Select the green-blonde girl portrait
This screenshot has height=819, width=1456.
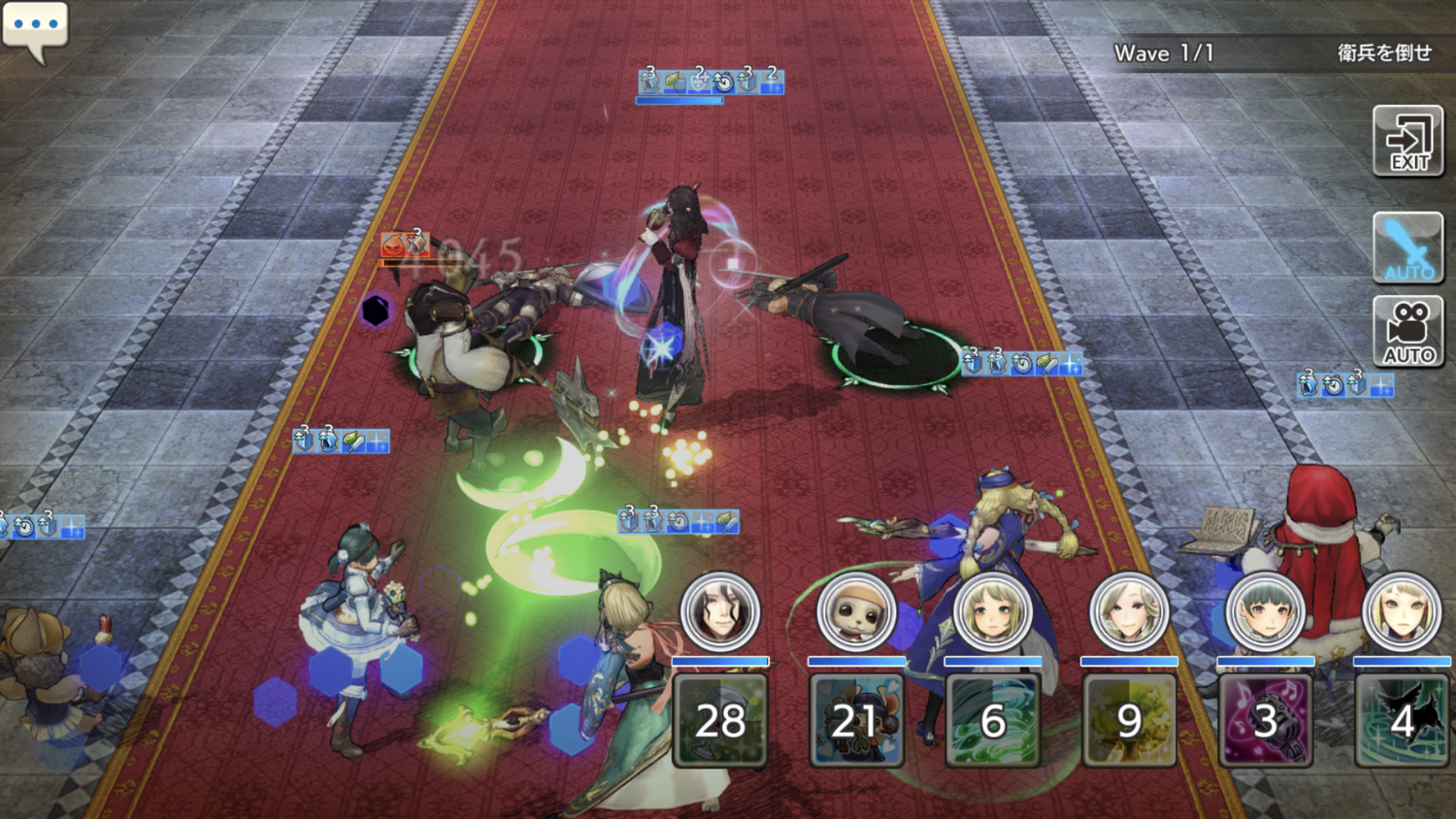(x=993, y=611)
